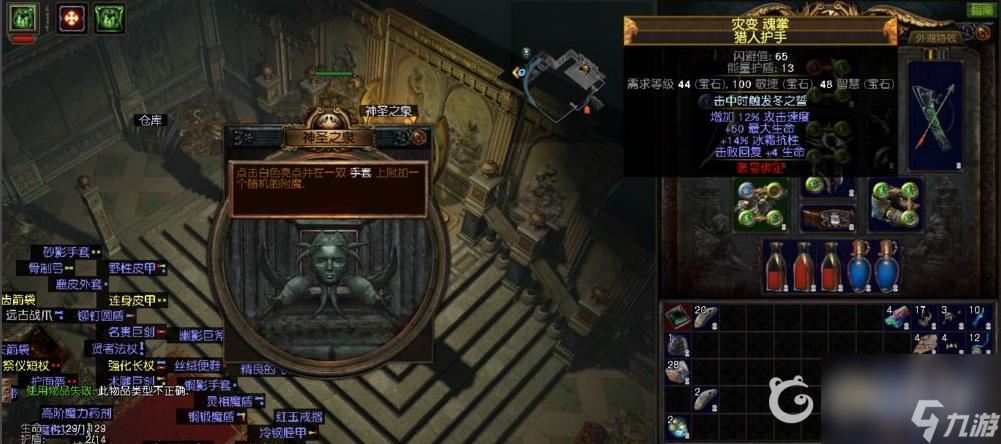This screenshot has height=444, width=1001.
Task: Select the 仓库 stash label
Action: (149, 120)
